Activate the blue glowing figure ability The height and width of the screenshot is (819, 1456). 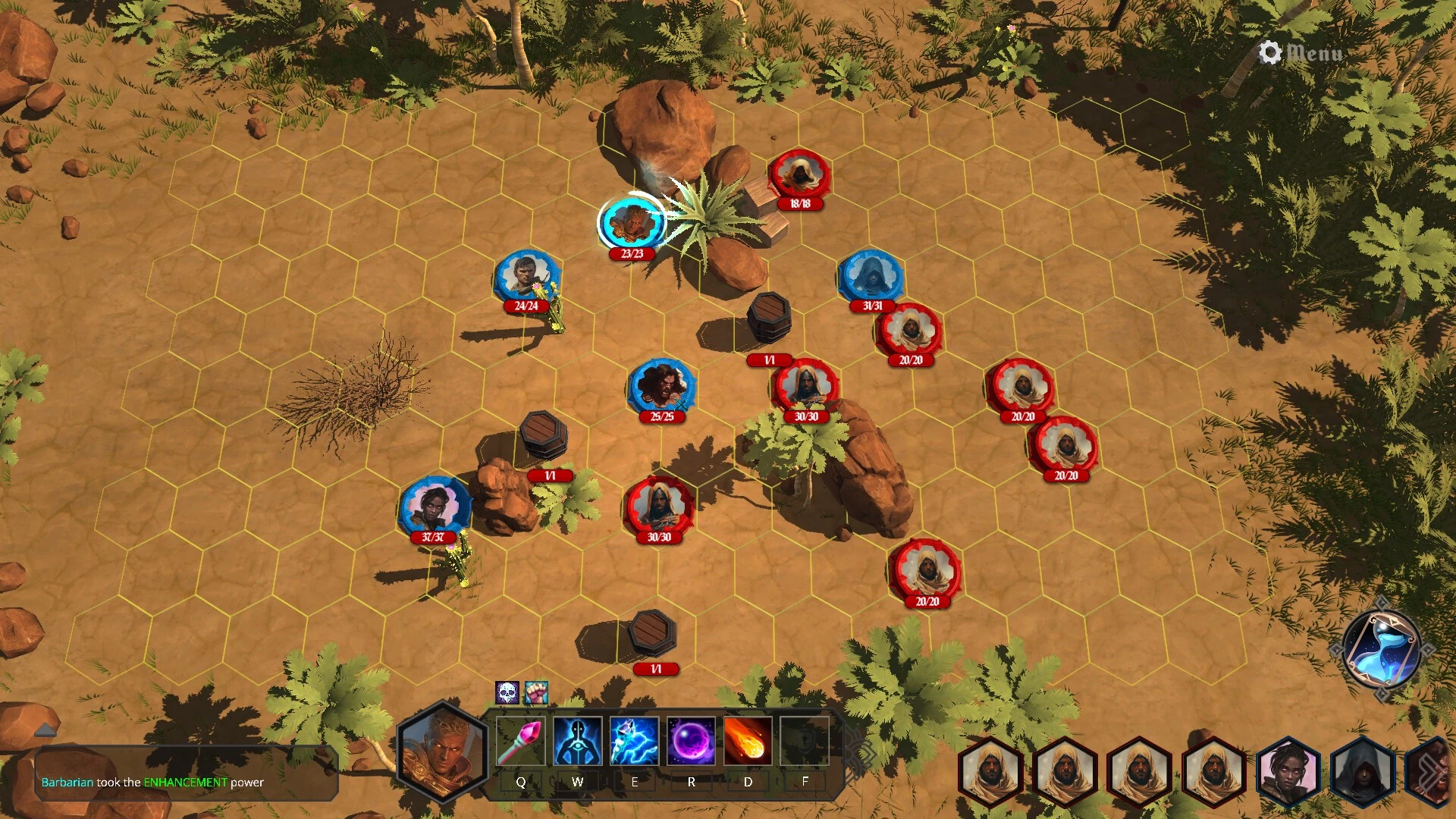coord(577,741)
